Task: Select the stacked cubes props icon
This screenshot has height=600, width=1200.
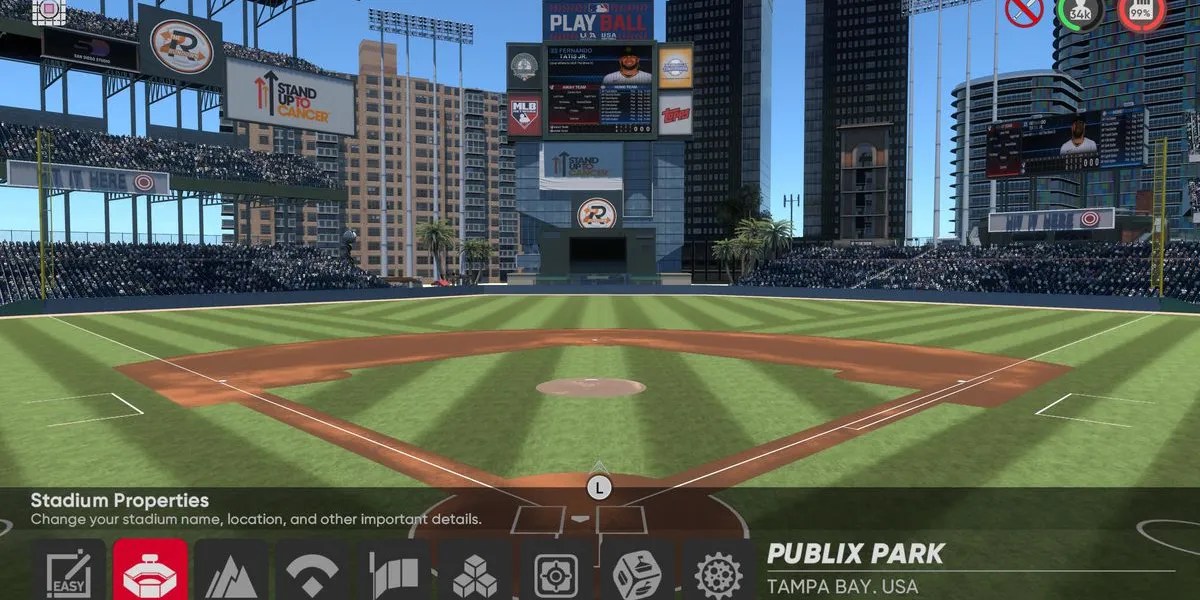Action: pyautogui.click(x=475, y=574)
